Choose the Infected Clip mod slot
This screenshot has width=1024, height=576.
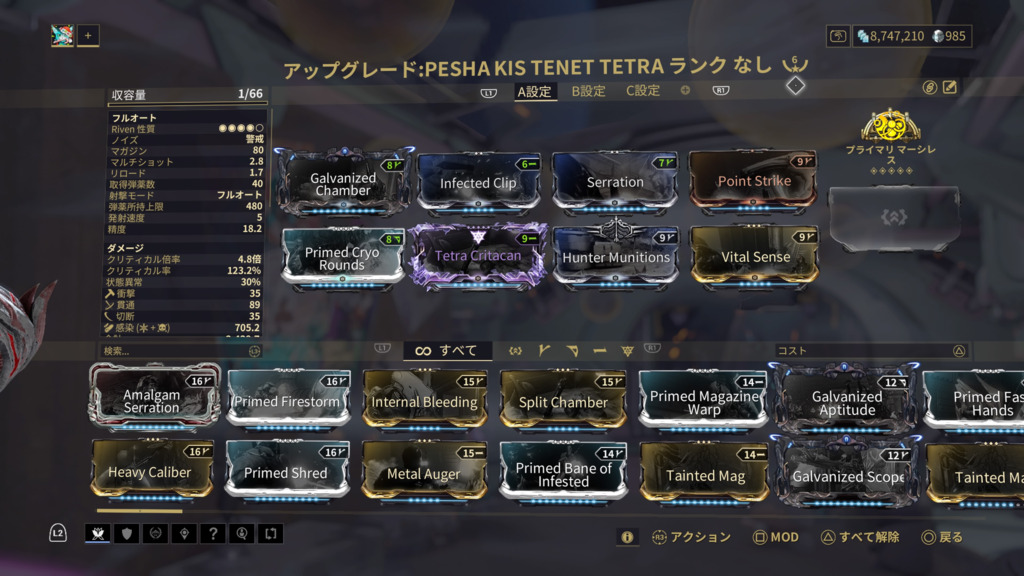(478, 183)
